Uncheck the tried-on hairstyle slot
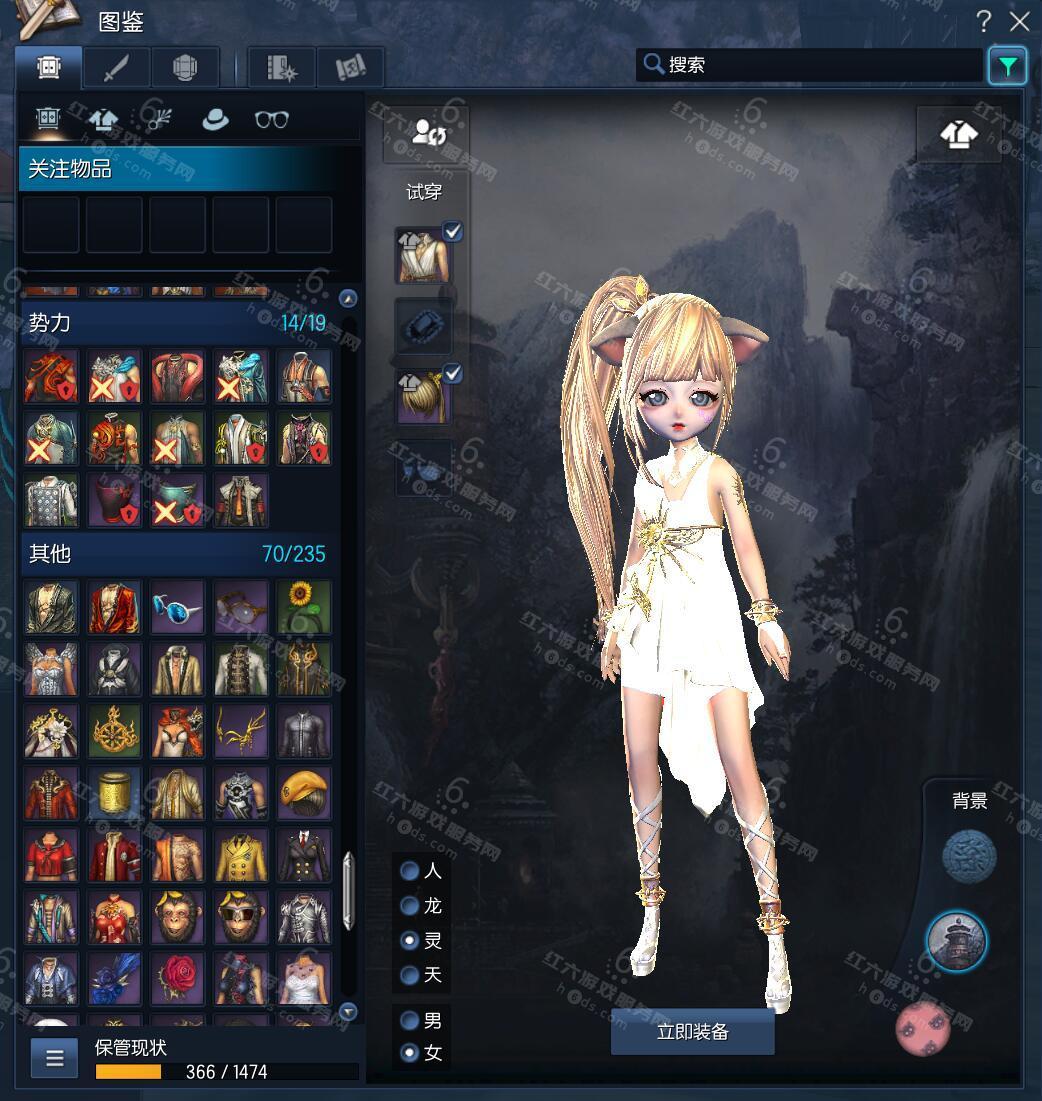Image resolution: width=1042 pixels, height=1101 pixels. click(453, 374)
